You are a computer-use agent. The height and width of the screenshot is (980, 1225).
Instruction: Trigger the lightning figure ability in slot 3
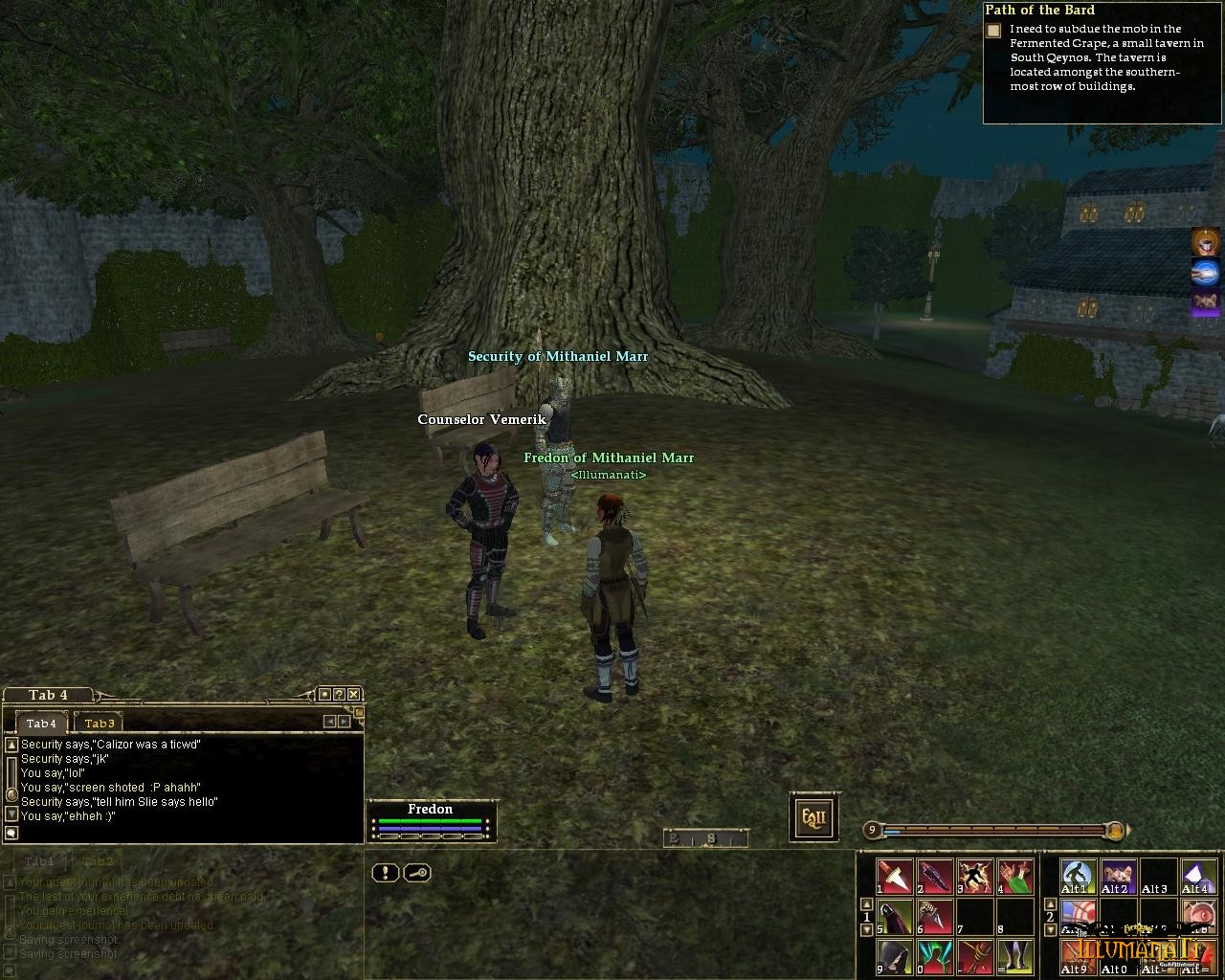(x=975, y=876)
